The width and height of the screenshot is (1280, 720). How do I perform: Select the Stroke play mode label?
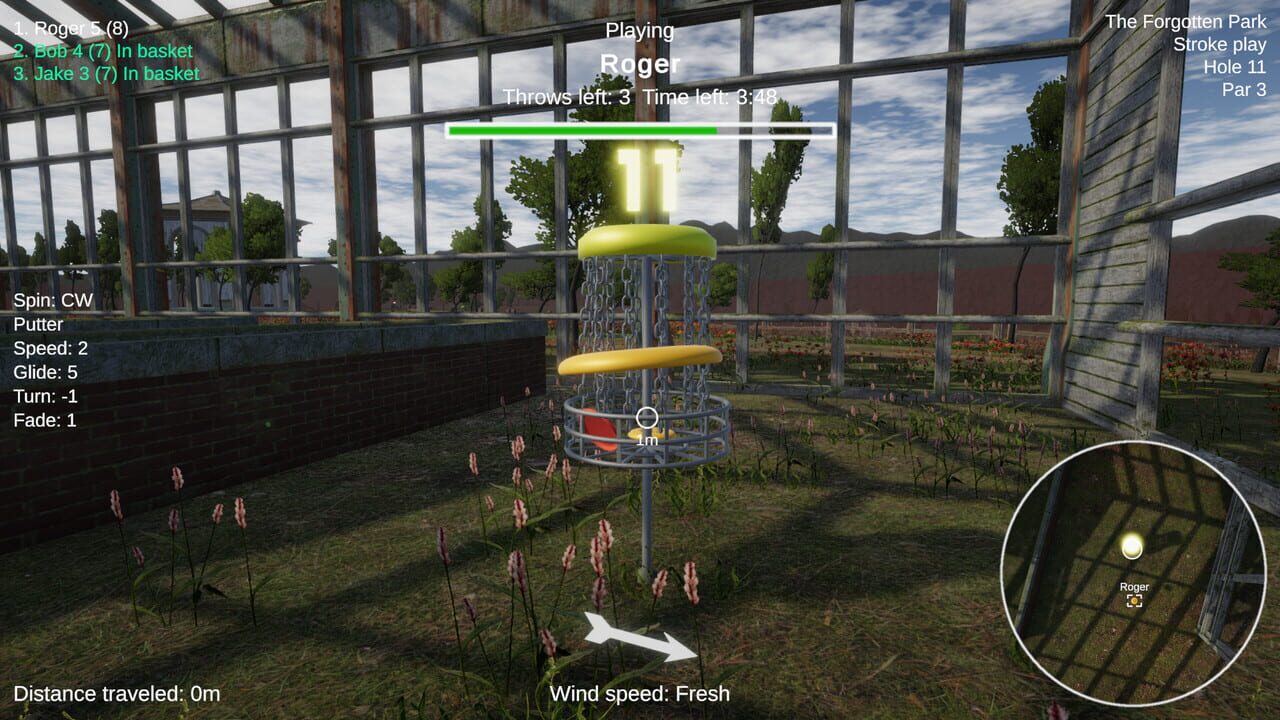click(1218, 44)
